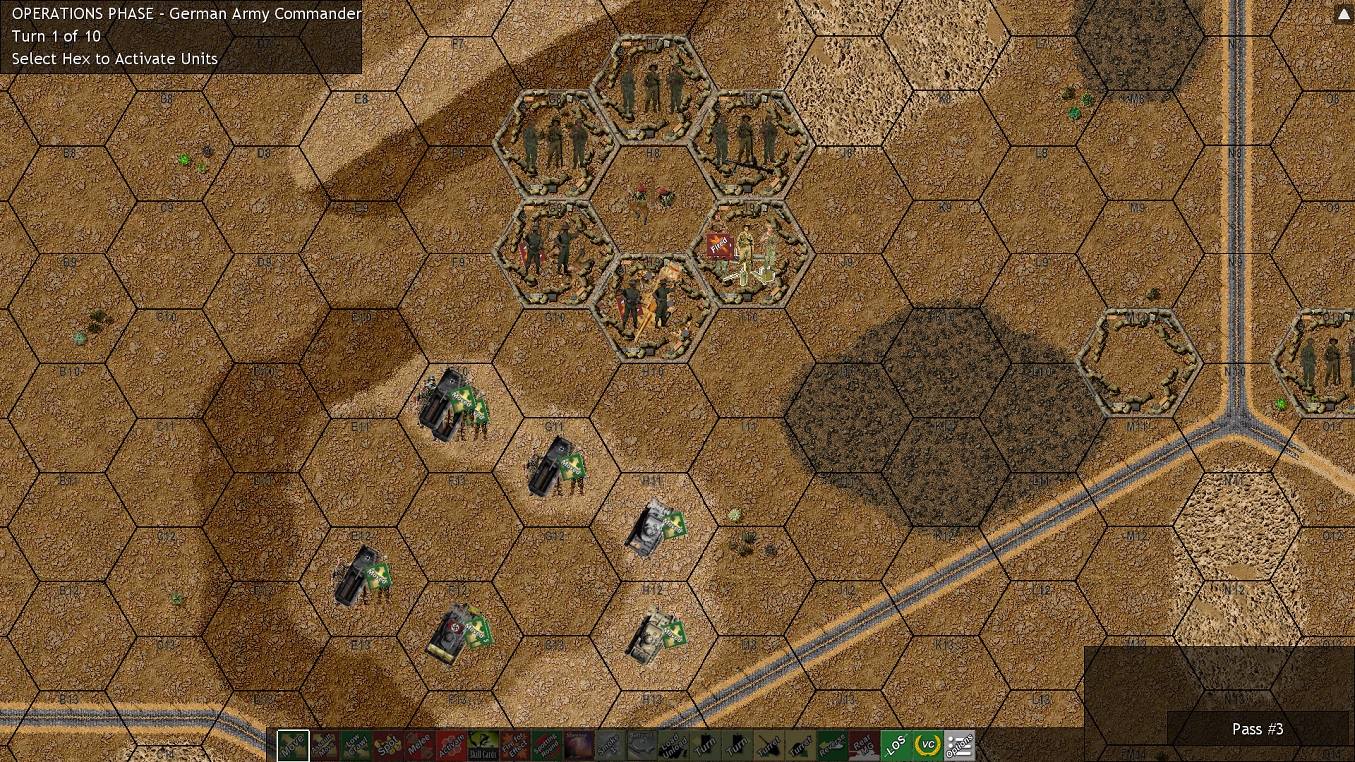Select the Spot action icon
The width and height of the screenshot is (1355, 762).
tap(388, 745)
